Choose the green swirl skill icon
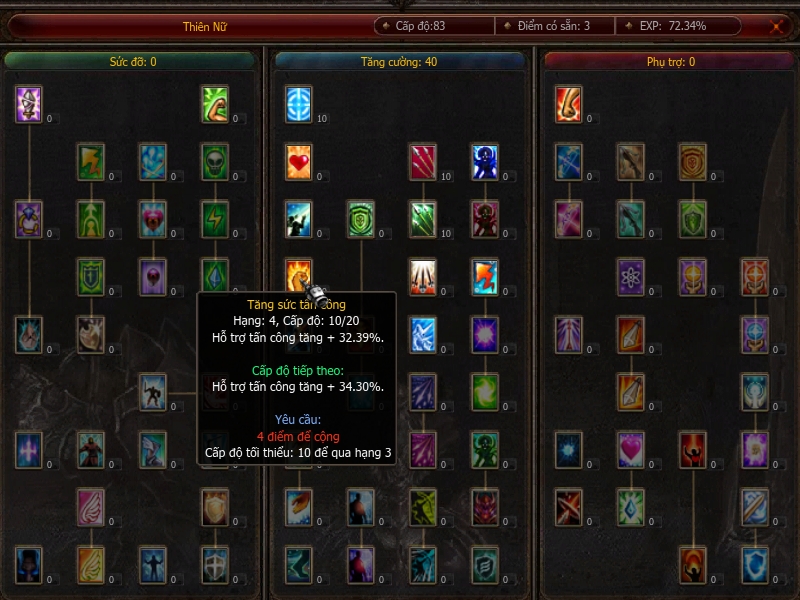Screen dimensions: 800x600 pyautogui.click(x=484, y=391)
